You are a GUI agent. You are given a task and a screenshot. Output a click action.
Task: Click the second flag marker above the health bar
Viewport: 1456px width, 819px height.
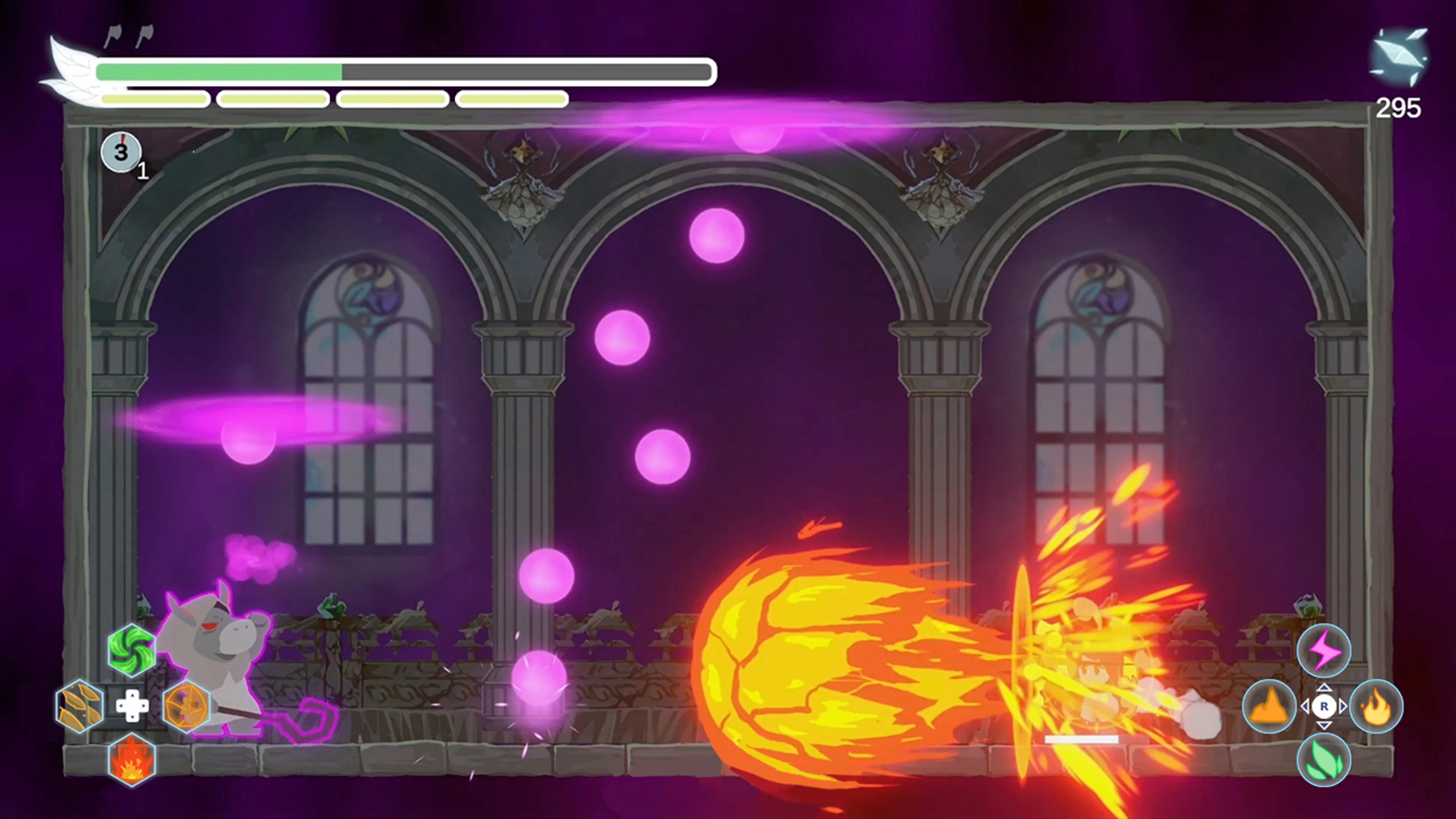[x=145, y=35]
